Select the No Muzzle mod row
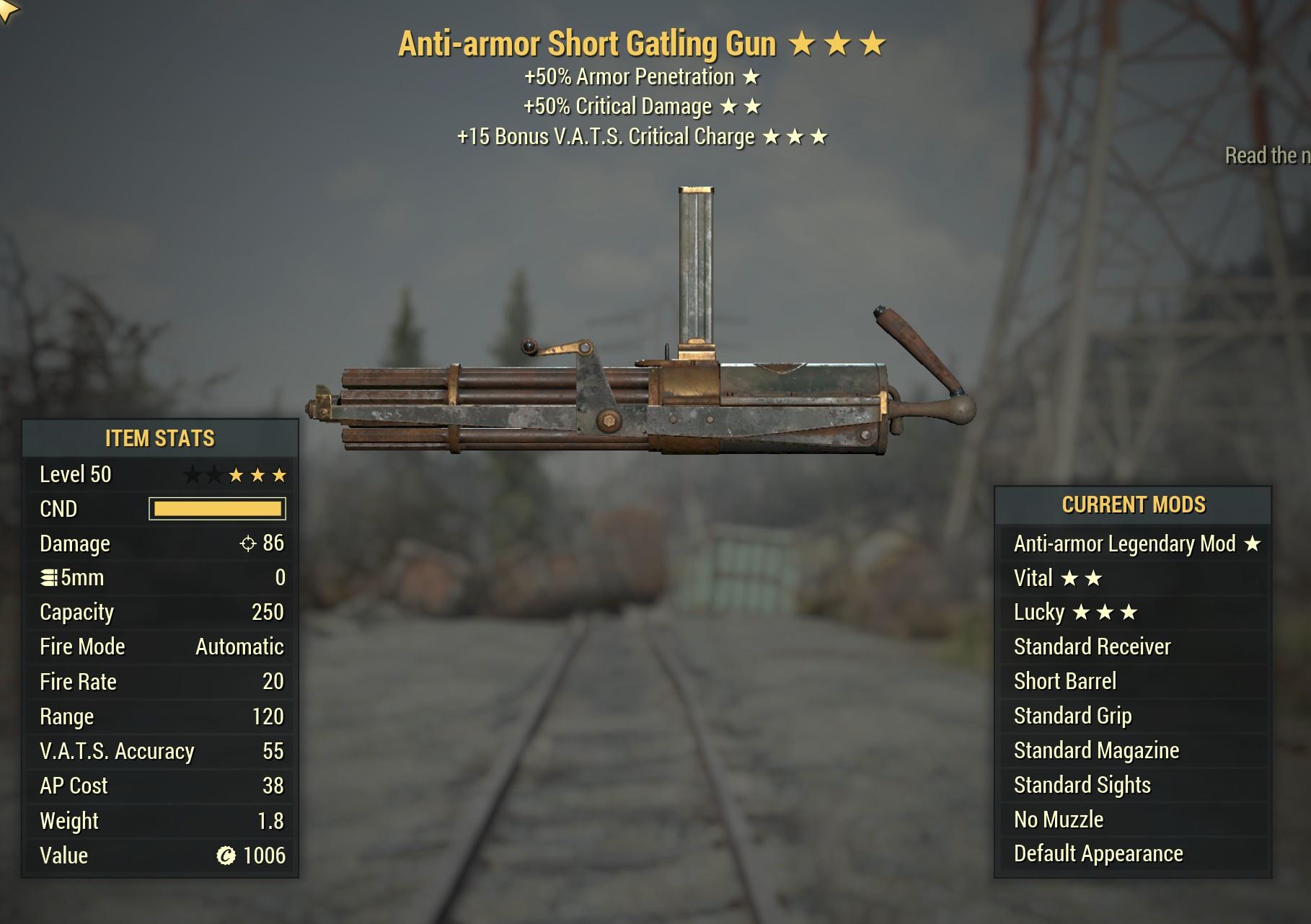 [1132, 819]
